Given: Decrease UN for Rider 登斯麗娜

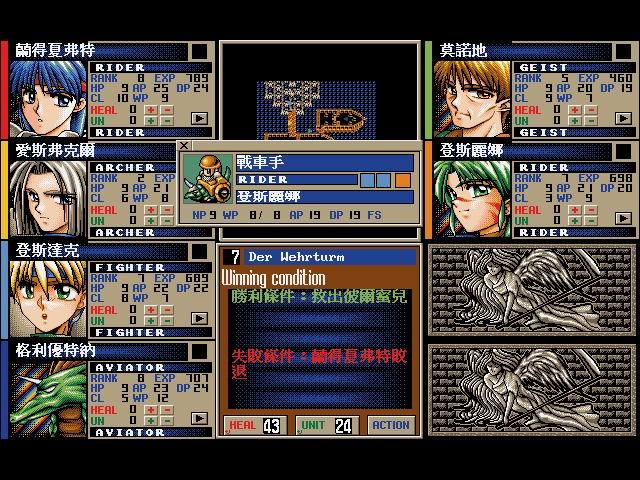Looking at the screenshot, I should coord(590,219).
